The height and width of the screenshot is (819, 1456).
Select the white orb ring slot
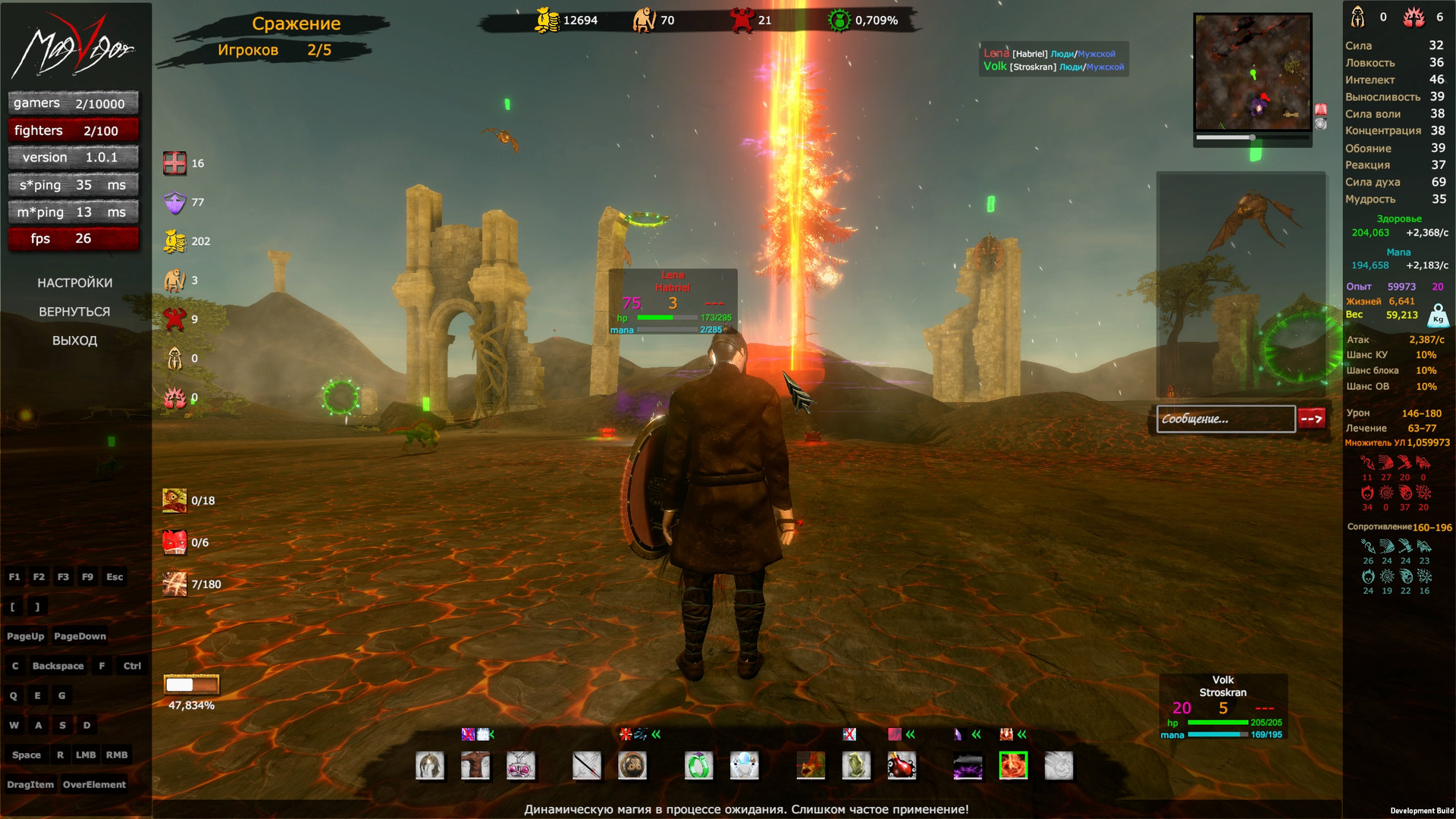click(x=744, y=766)
